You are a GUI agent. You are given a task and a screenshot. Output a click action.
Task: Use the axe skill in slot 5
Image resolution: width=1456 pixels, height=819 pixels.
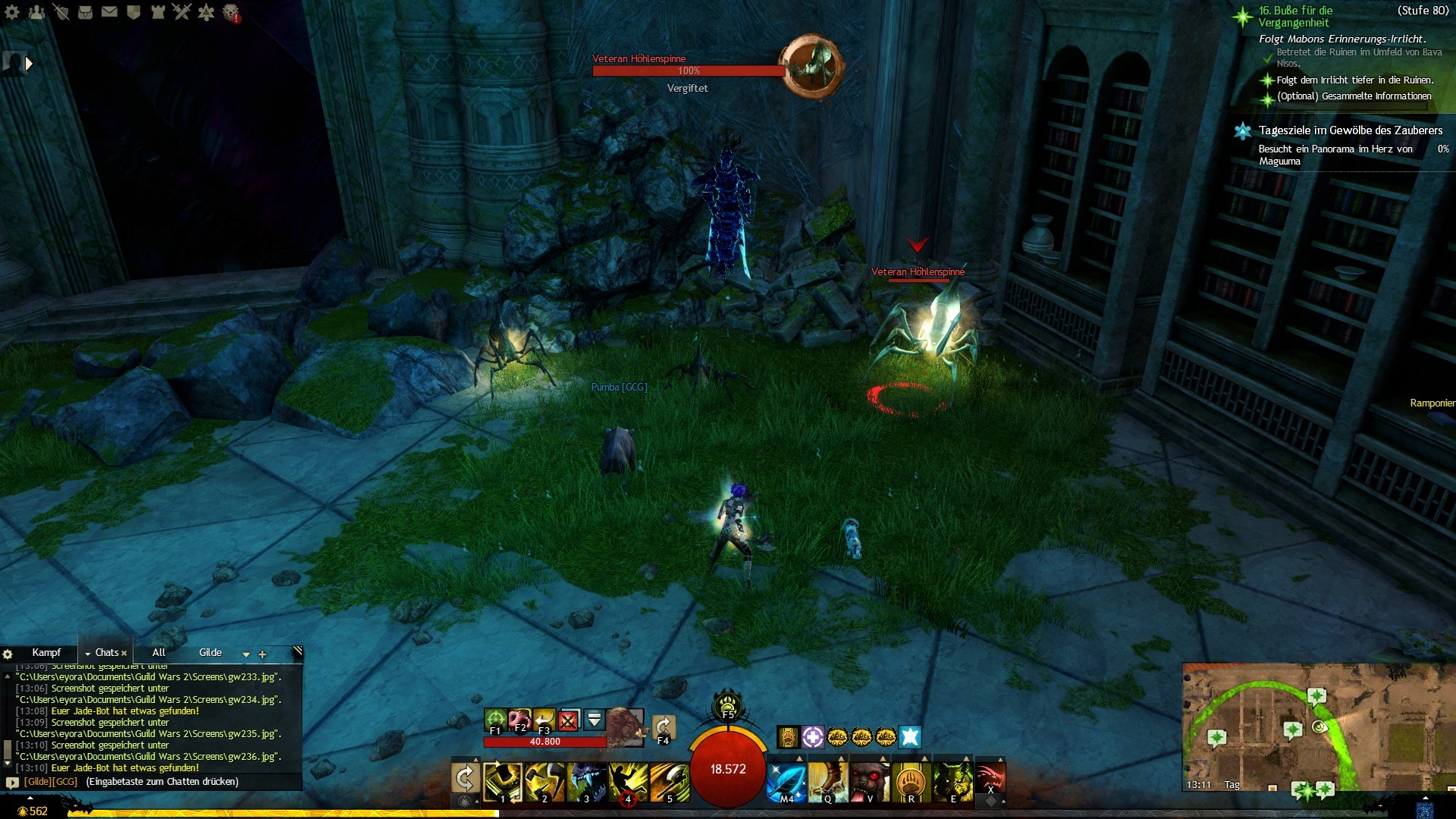pos(670,781)
